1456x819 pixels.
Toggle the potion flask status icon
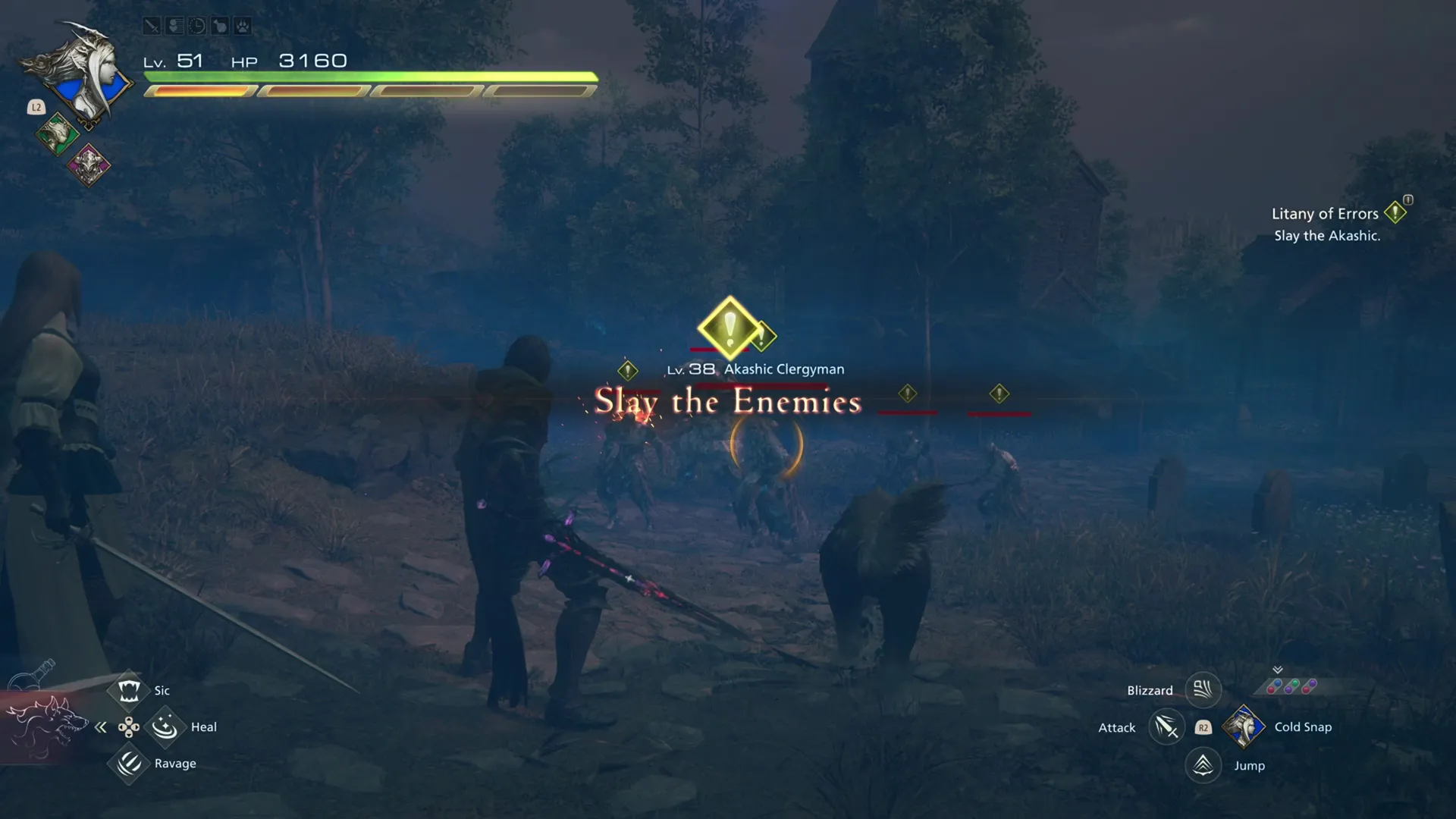pyautogui.click(x=220, y=25)
